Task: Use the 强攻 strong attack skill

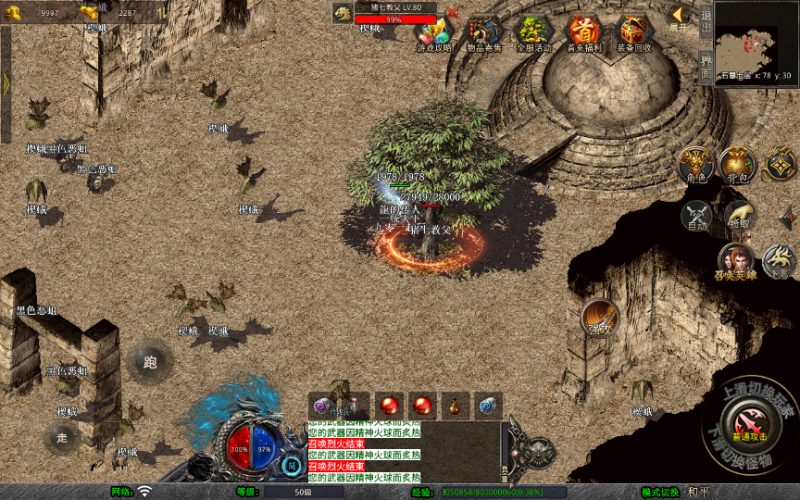Action: click(601, 317)
